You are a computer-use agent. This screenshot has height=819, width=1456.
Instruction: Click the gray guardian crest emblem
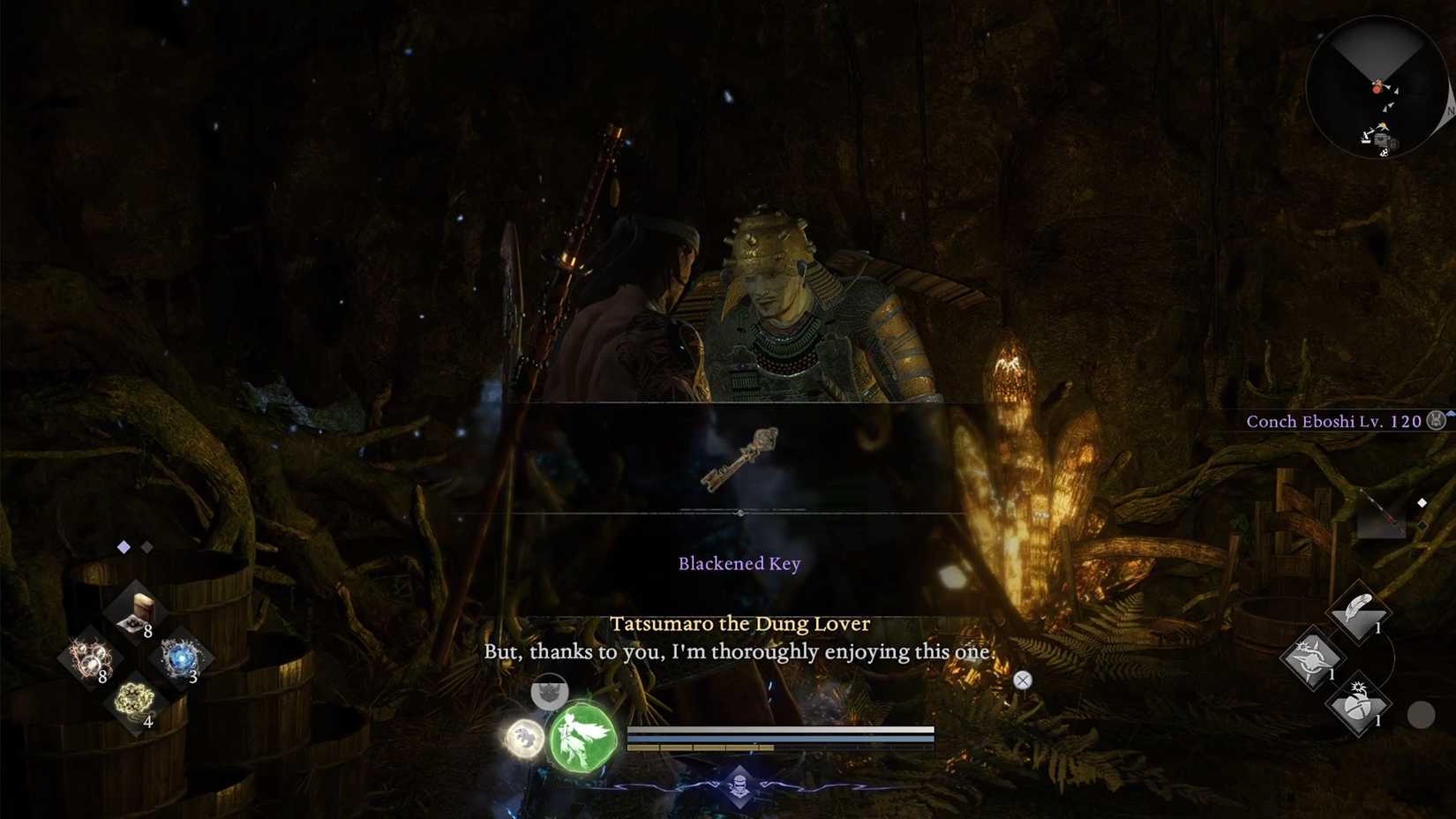551,693
